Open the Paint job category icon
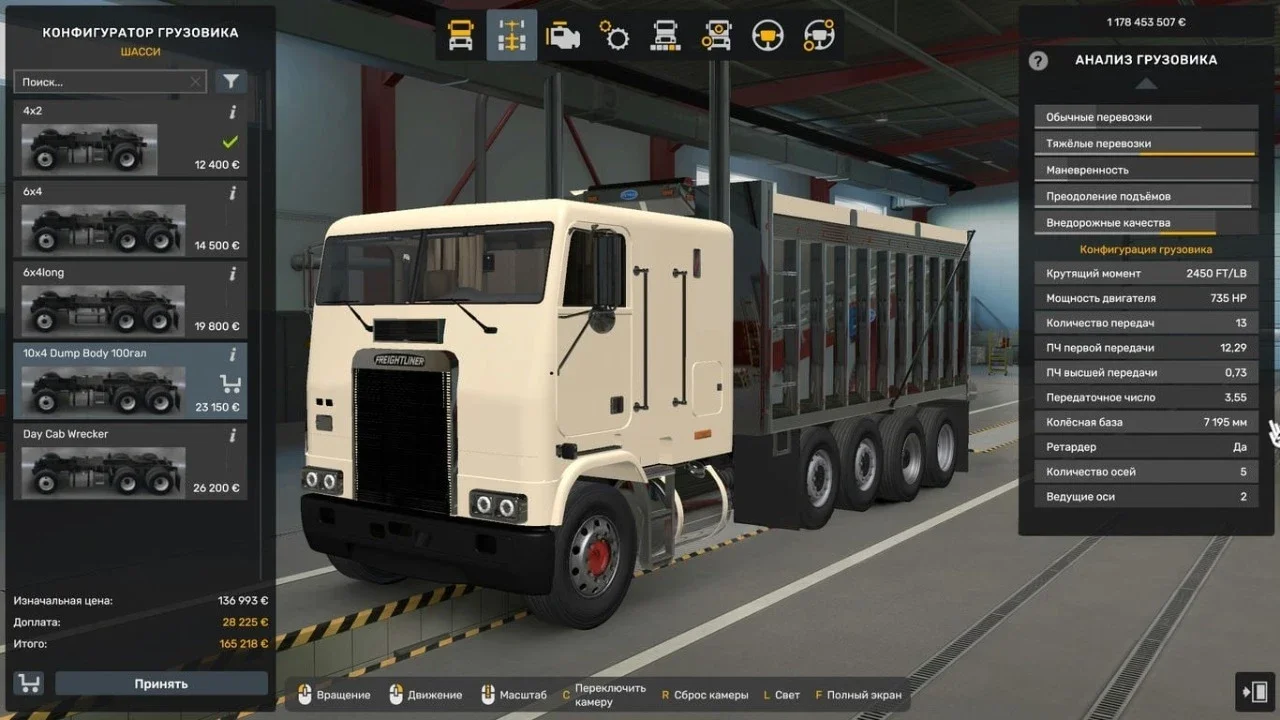This screenshot has height=720, width=1280. (x=666, y=36)
